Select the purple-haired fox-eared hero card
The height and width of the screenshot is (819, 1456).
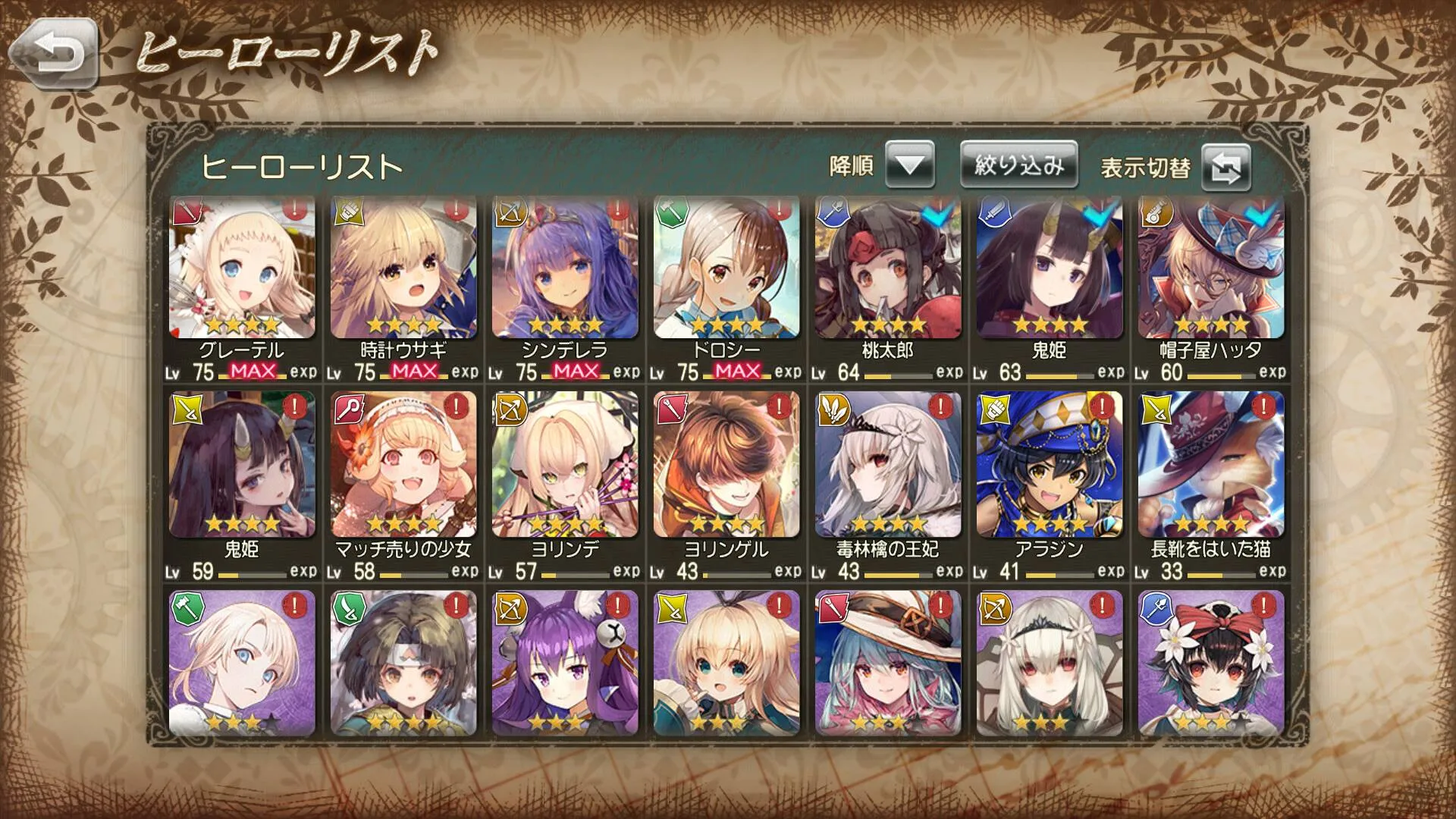(565, 663)
